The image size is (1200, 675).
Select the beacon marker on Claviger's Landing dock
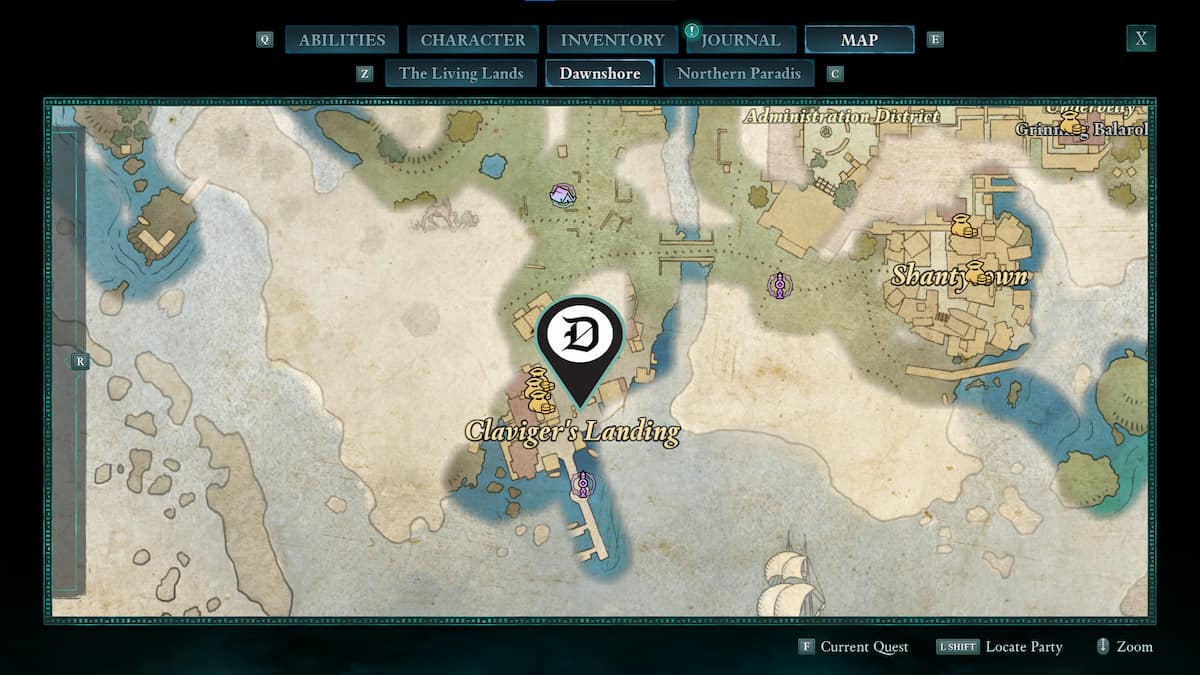[x=583, y=485]
